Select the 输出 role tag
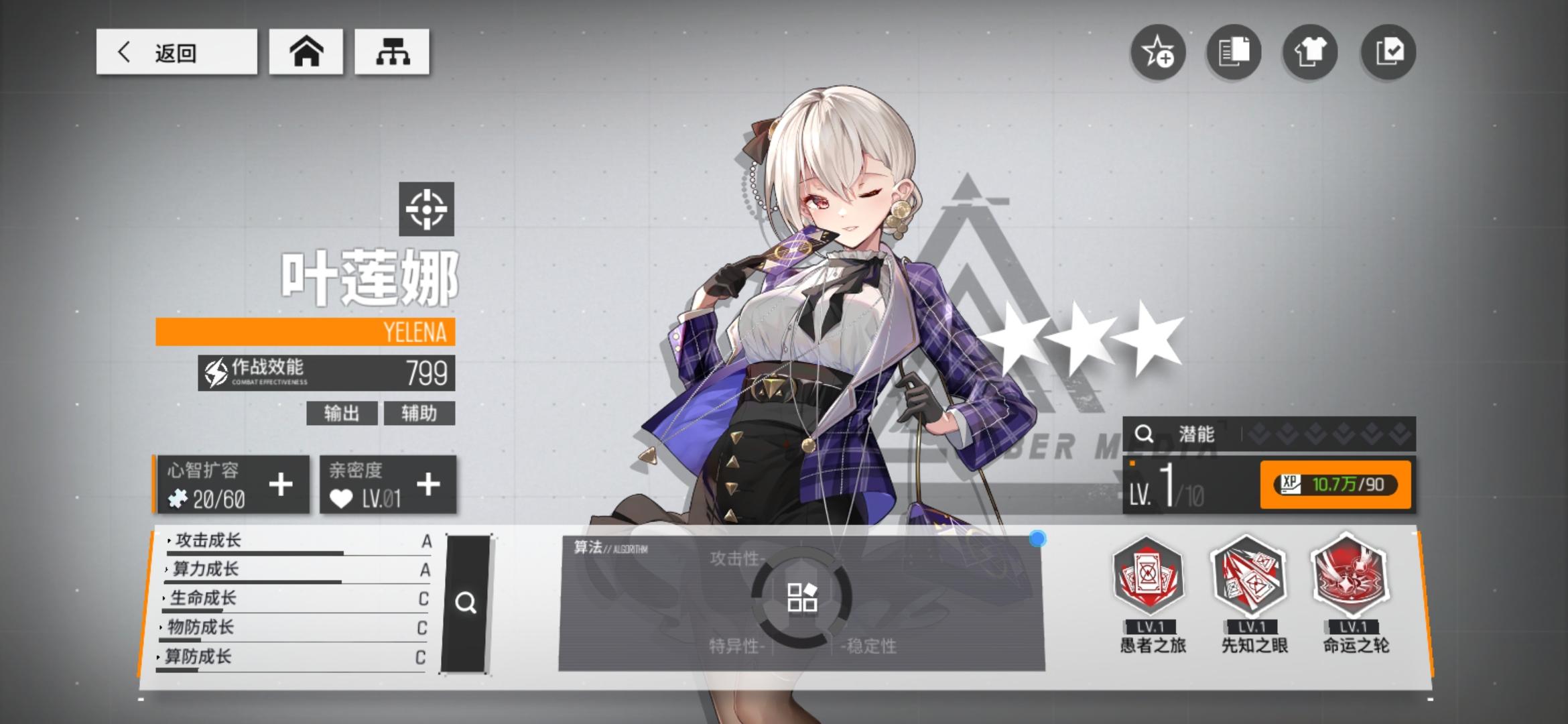This screenshot has width=1568, height=724. (342, 414)
